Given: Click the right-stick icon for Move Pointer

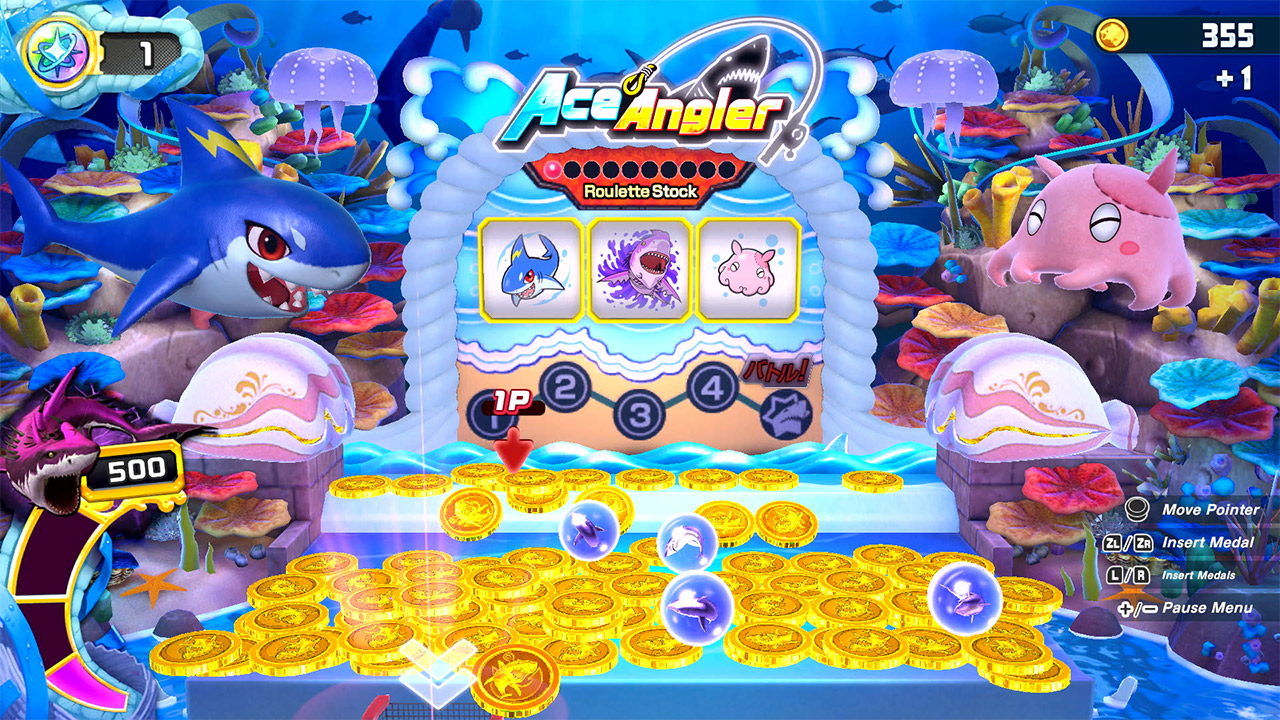Looking at the screenshot, I should (x=1138, y=510).
